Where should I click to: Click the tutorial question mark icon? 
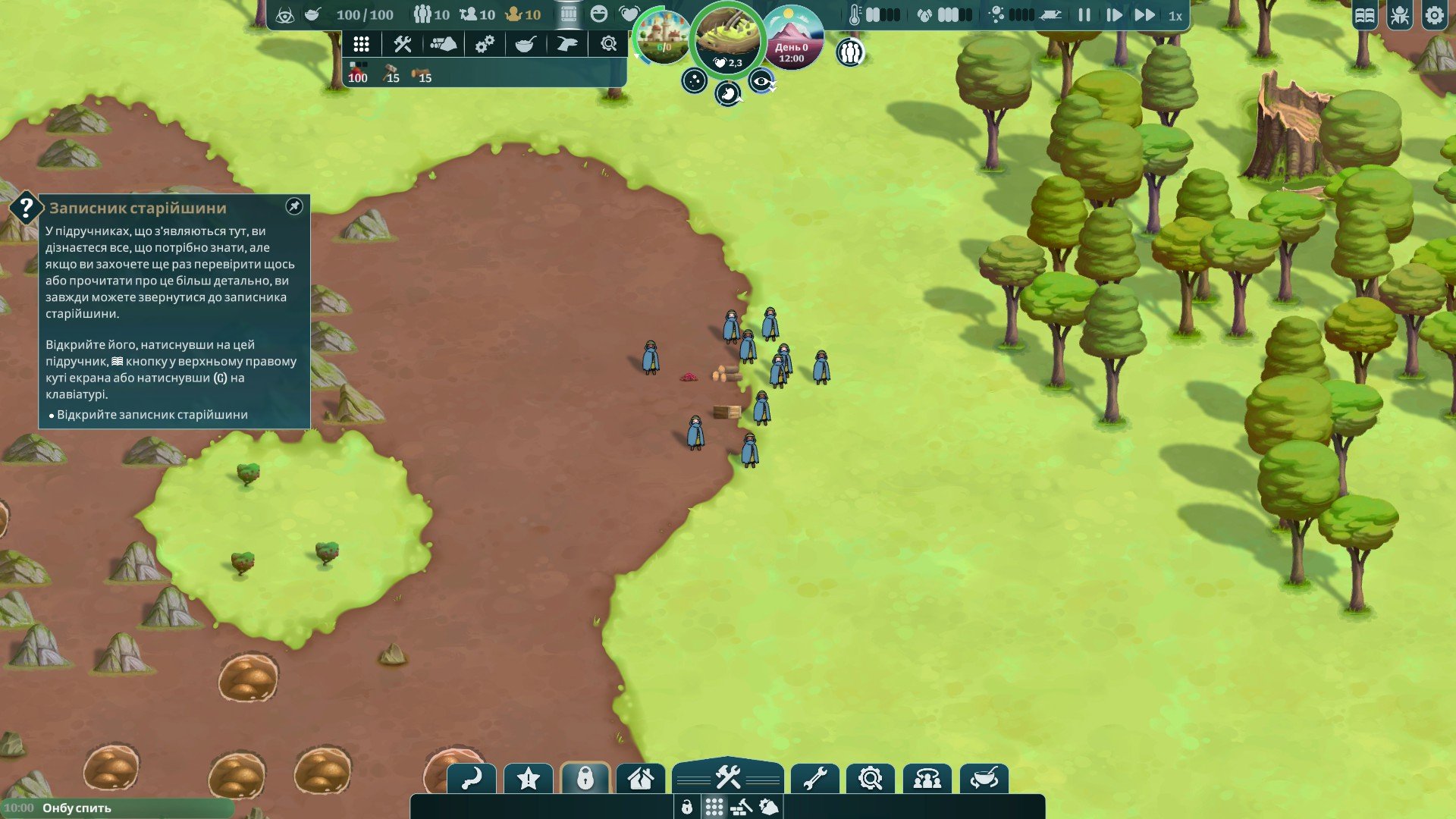point(26,207)
